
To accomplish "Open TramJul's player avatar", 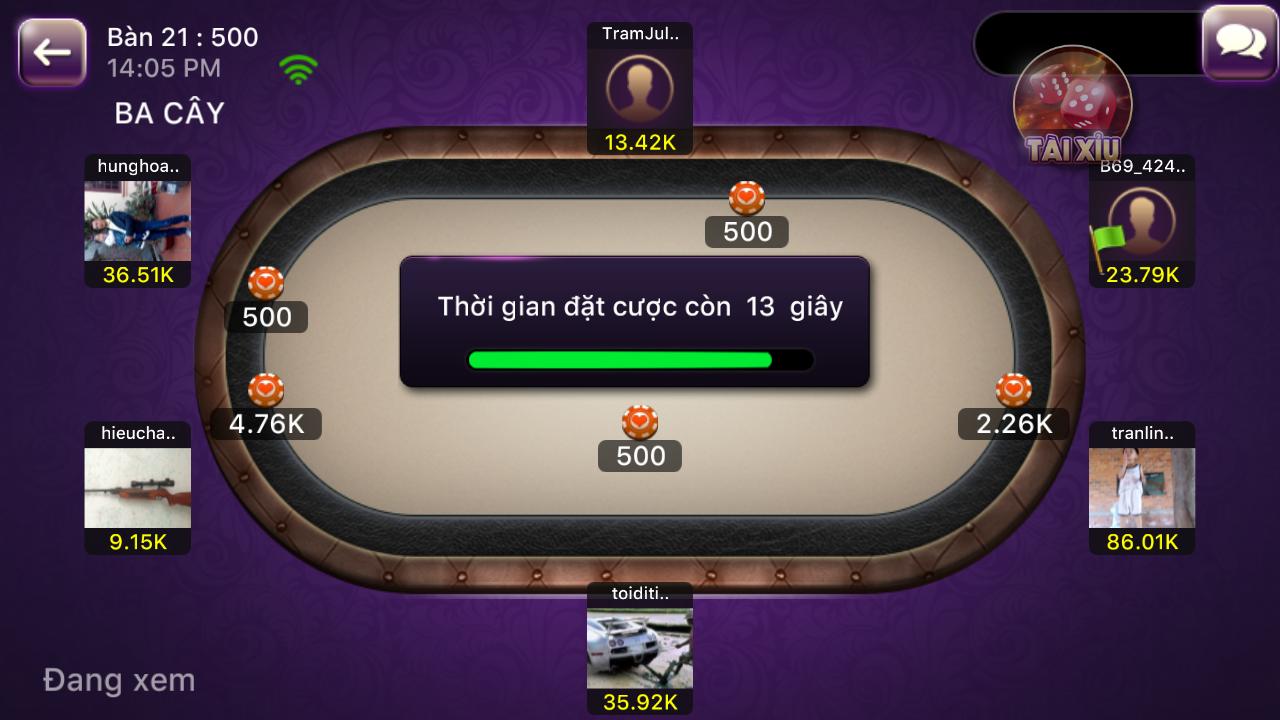I will [639, 88].
